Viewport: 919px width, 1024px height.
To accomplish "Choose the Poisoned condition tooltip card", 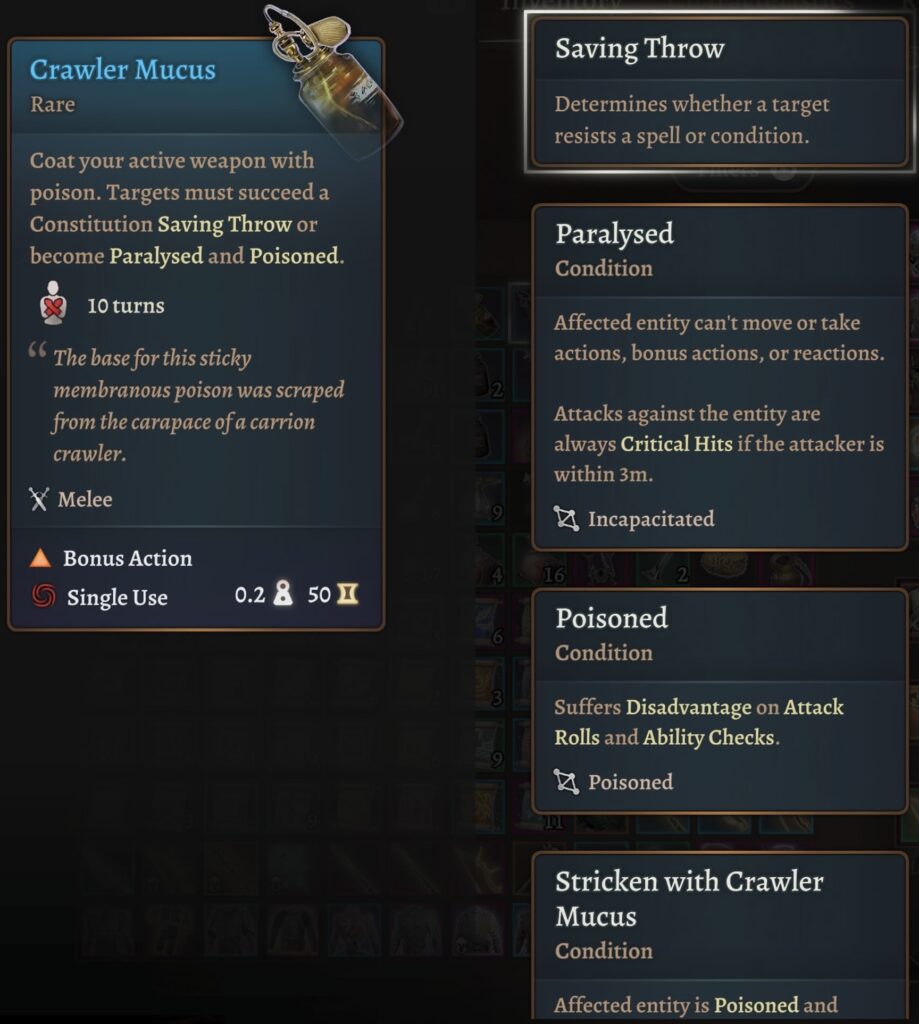I will (x=718, y=700).
